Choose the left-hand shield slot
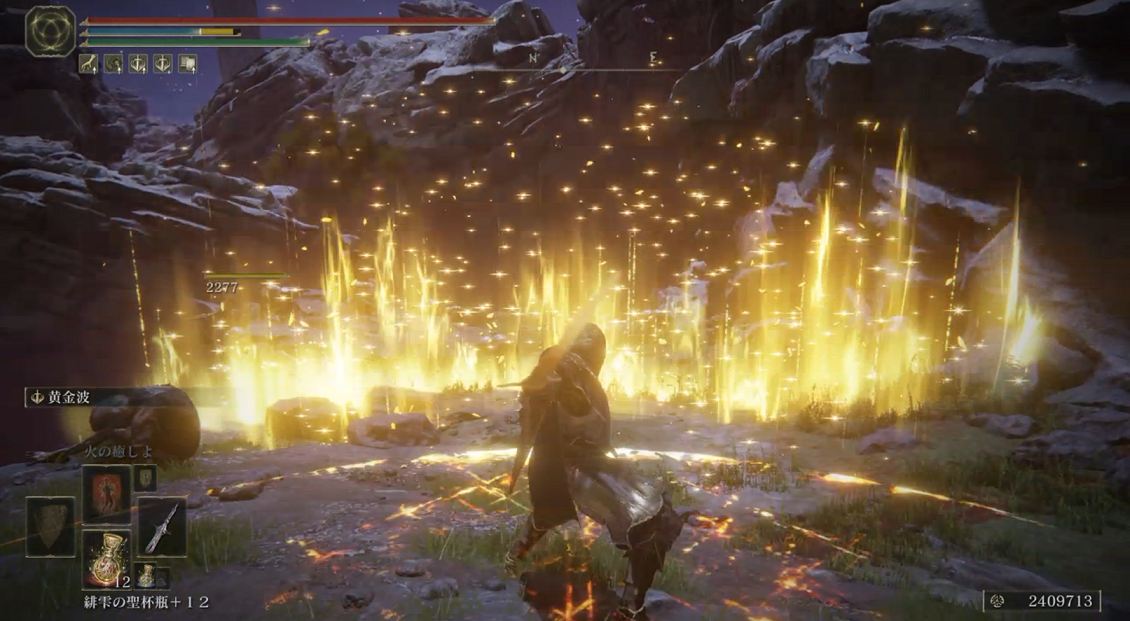 51,526
